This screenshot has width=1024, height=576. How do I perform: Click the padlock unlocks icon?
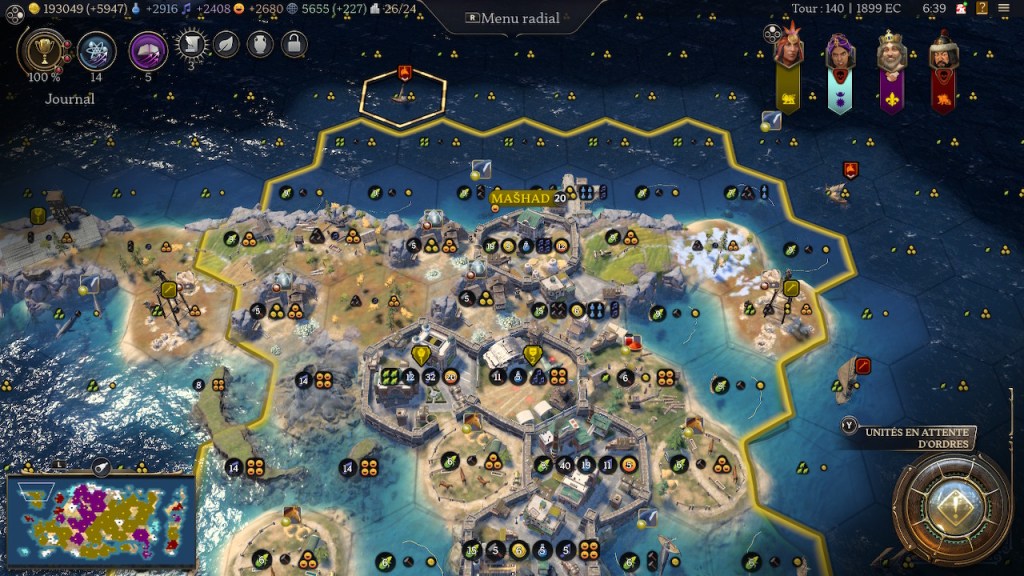293,44
